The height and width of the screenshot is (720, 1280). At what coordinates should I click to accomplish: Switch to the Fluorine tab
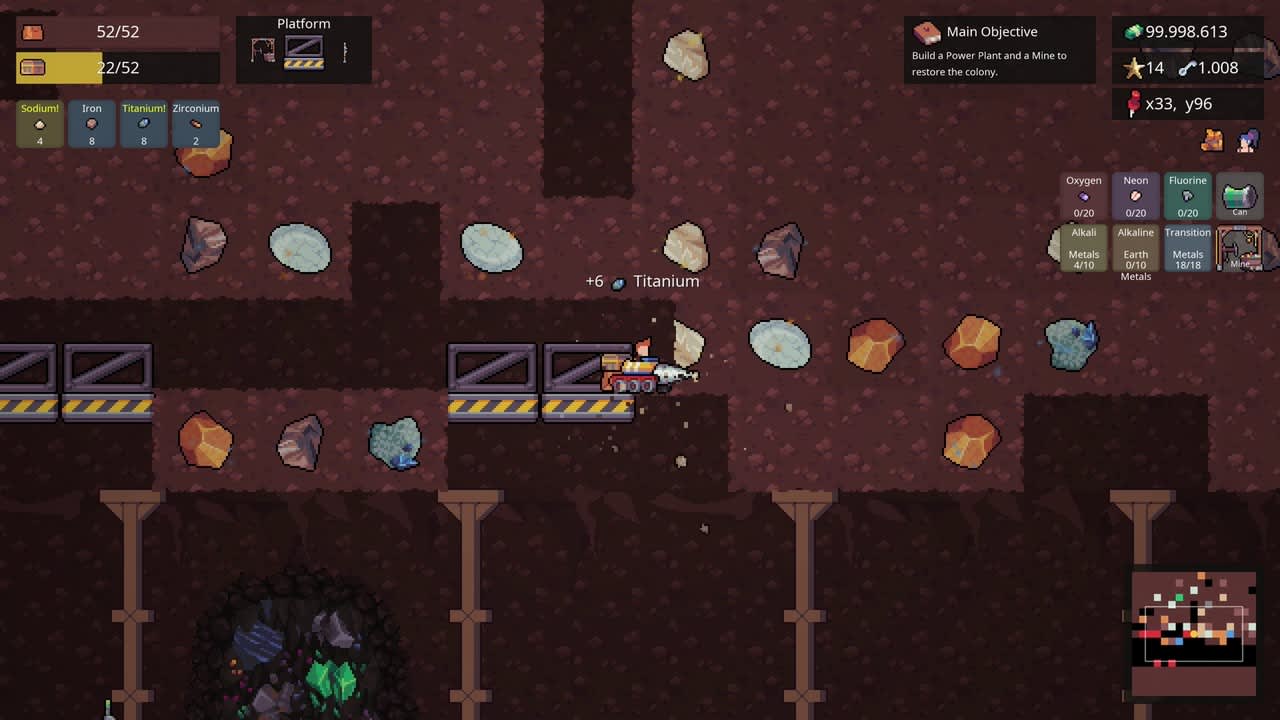point(1187,196)
